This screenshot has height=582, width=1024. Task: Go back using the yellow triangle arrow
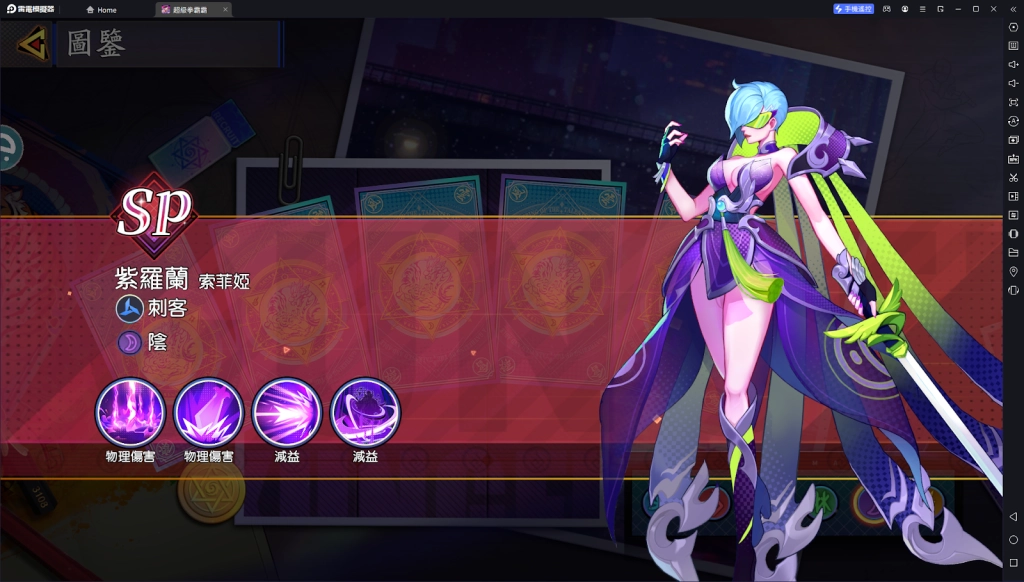[32, 44]
